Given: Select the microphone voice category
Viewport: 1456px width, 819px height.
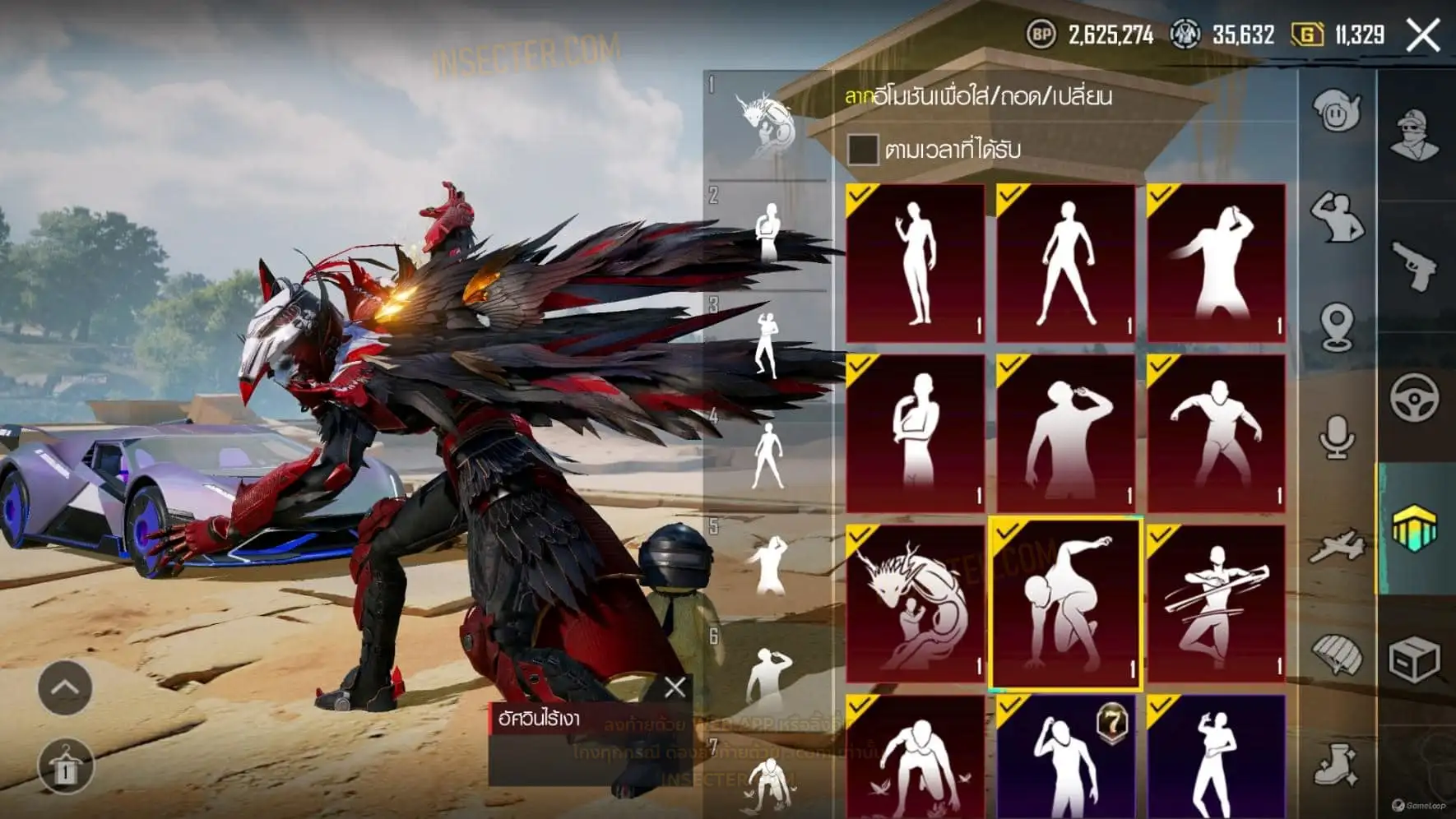Looking at the screenshot, I should click(1336, 436).
